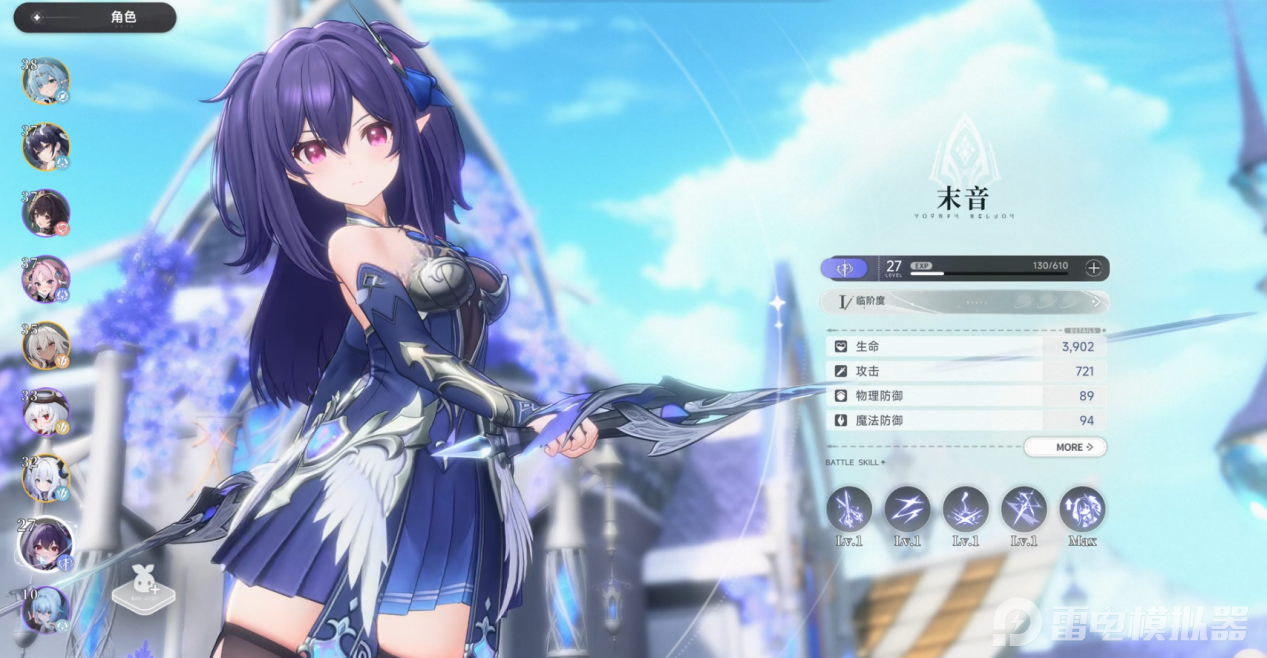
Task: View the Max level character skill
Action: [1082, 509]
